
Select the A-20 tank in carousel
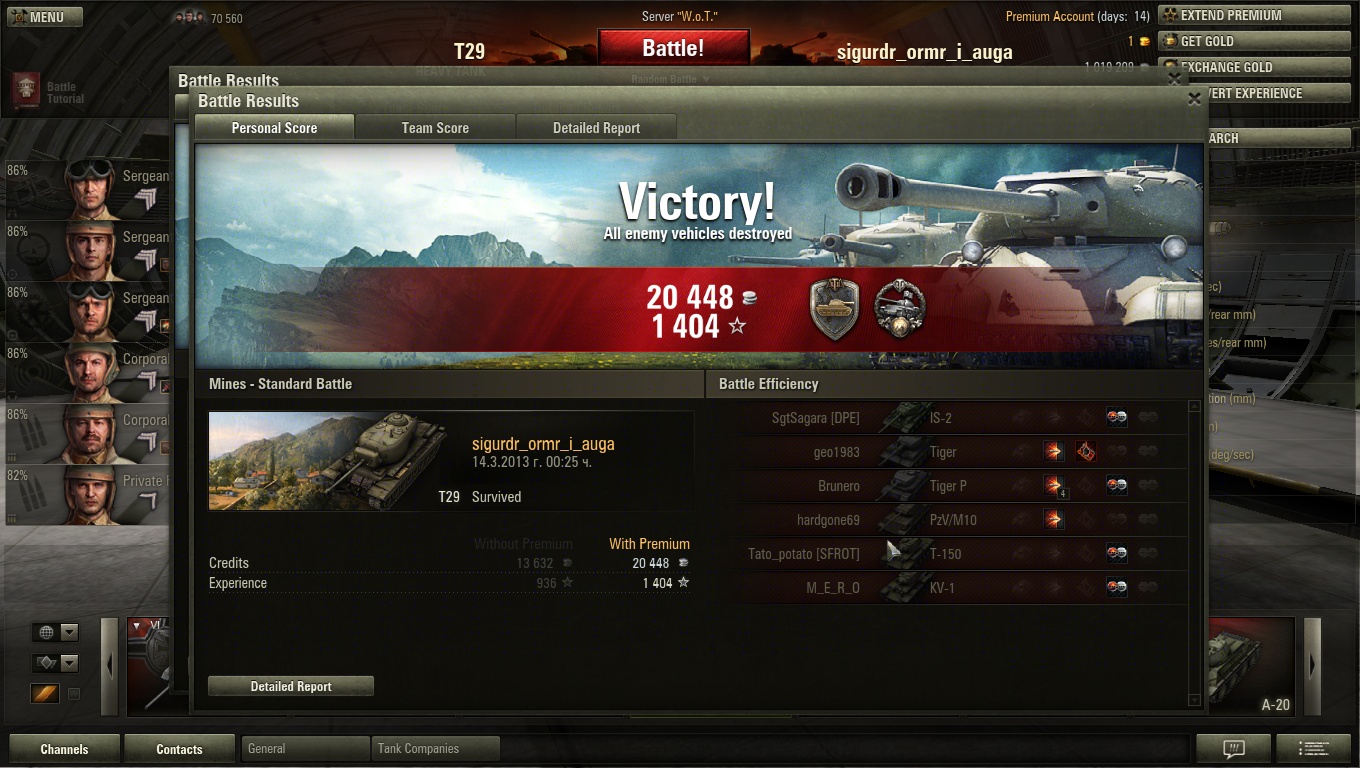coord(1250,665)
